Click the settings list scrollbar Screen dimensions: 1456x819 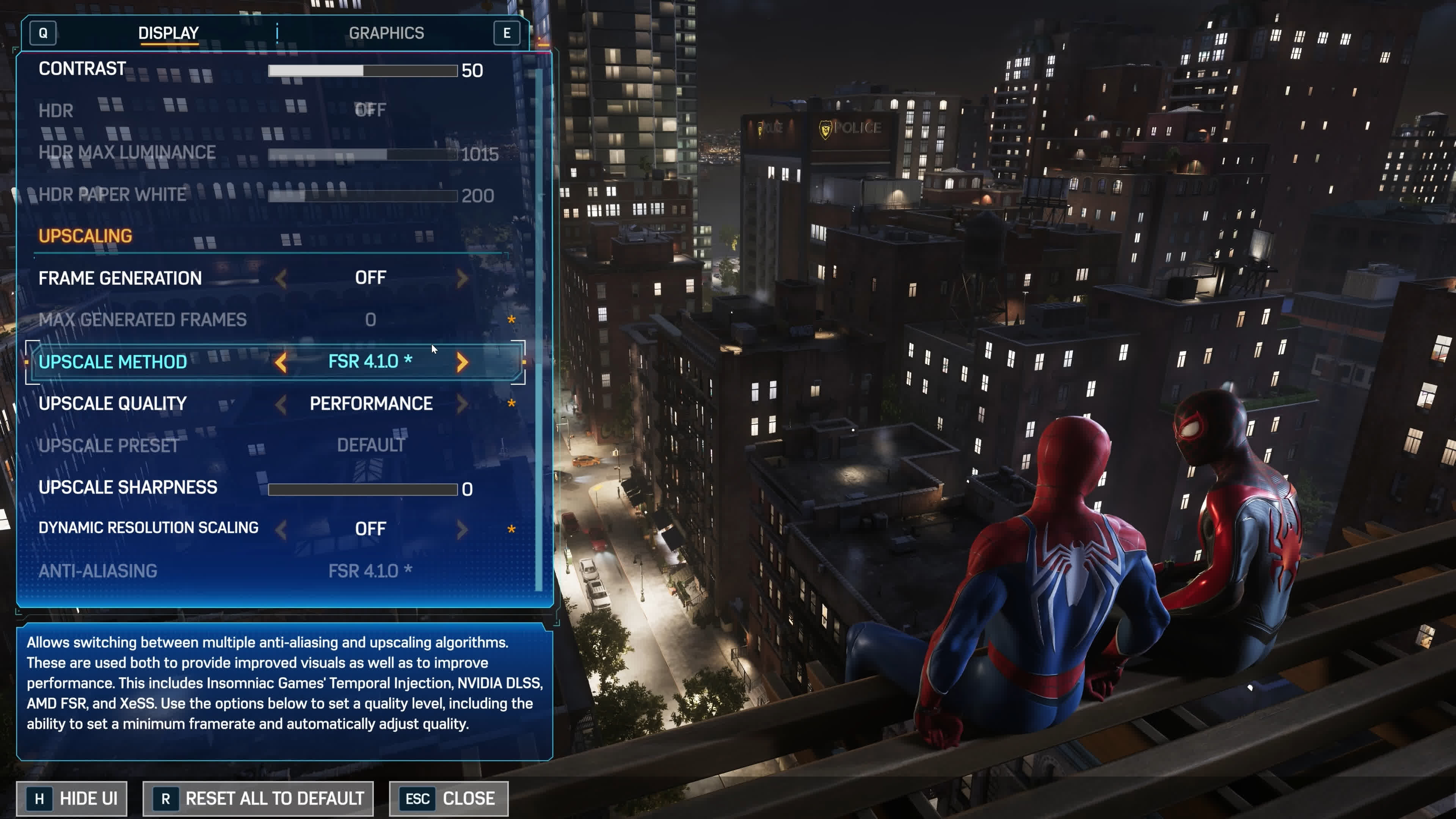tap(539, 328)
